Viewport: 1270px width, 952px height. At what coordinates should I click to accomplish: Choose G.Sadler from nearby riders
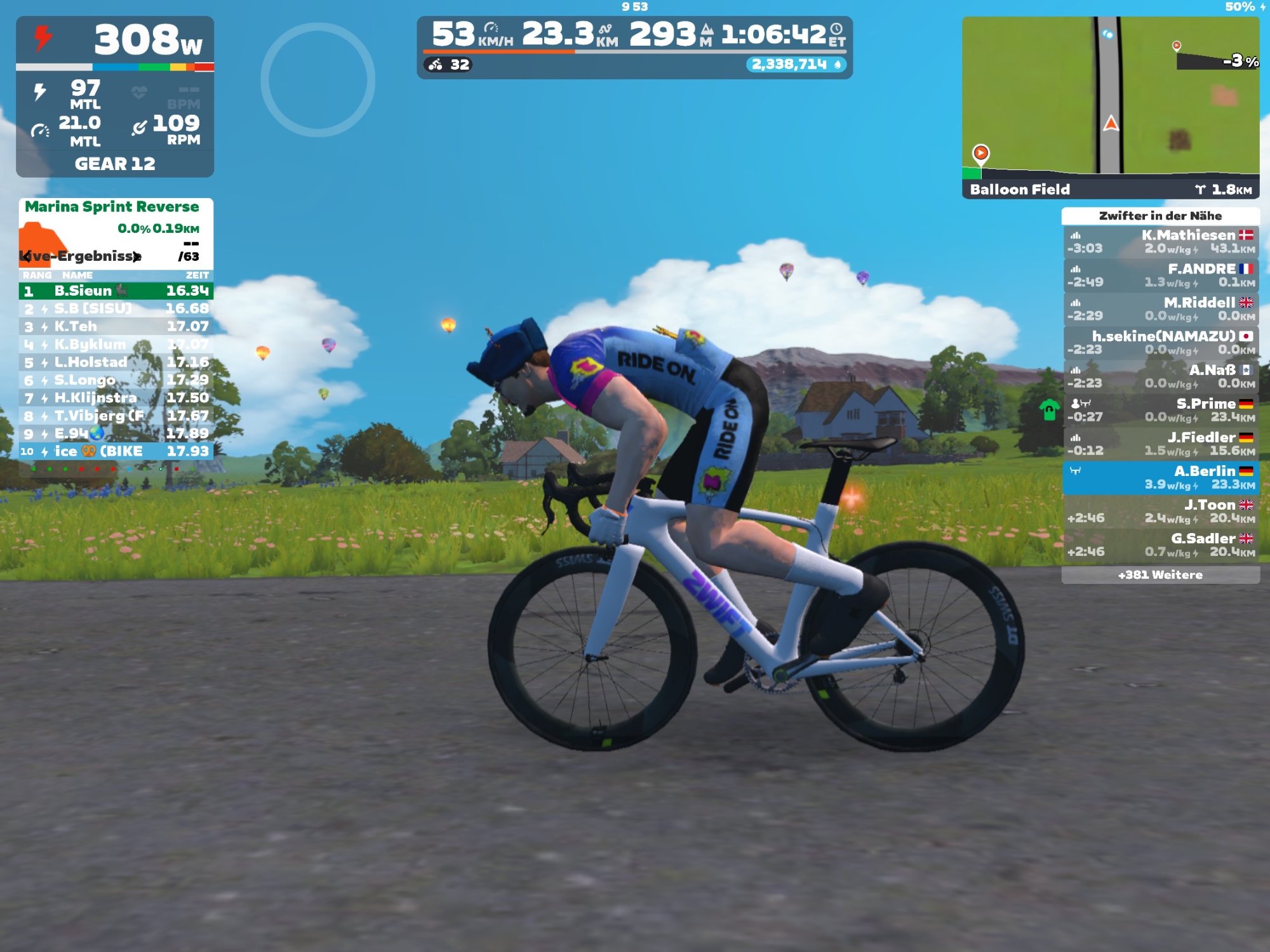1160,545
